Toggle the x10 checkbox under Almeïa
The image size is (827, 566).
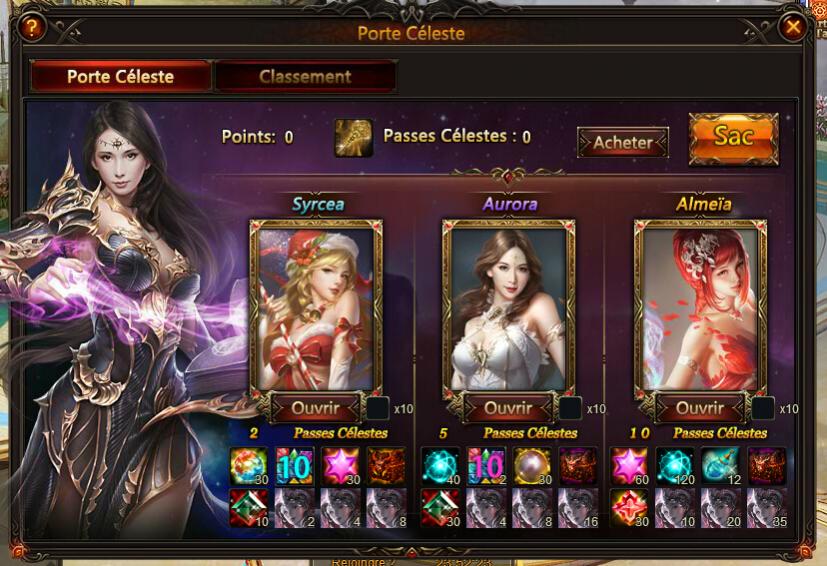coord(763,408)
